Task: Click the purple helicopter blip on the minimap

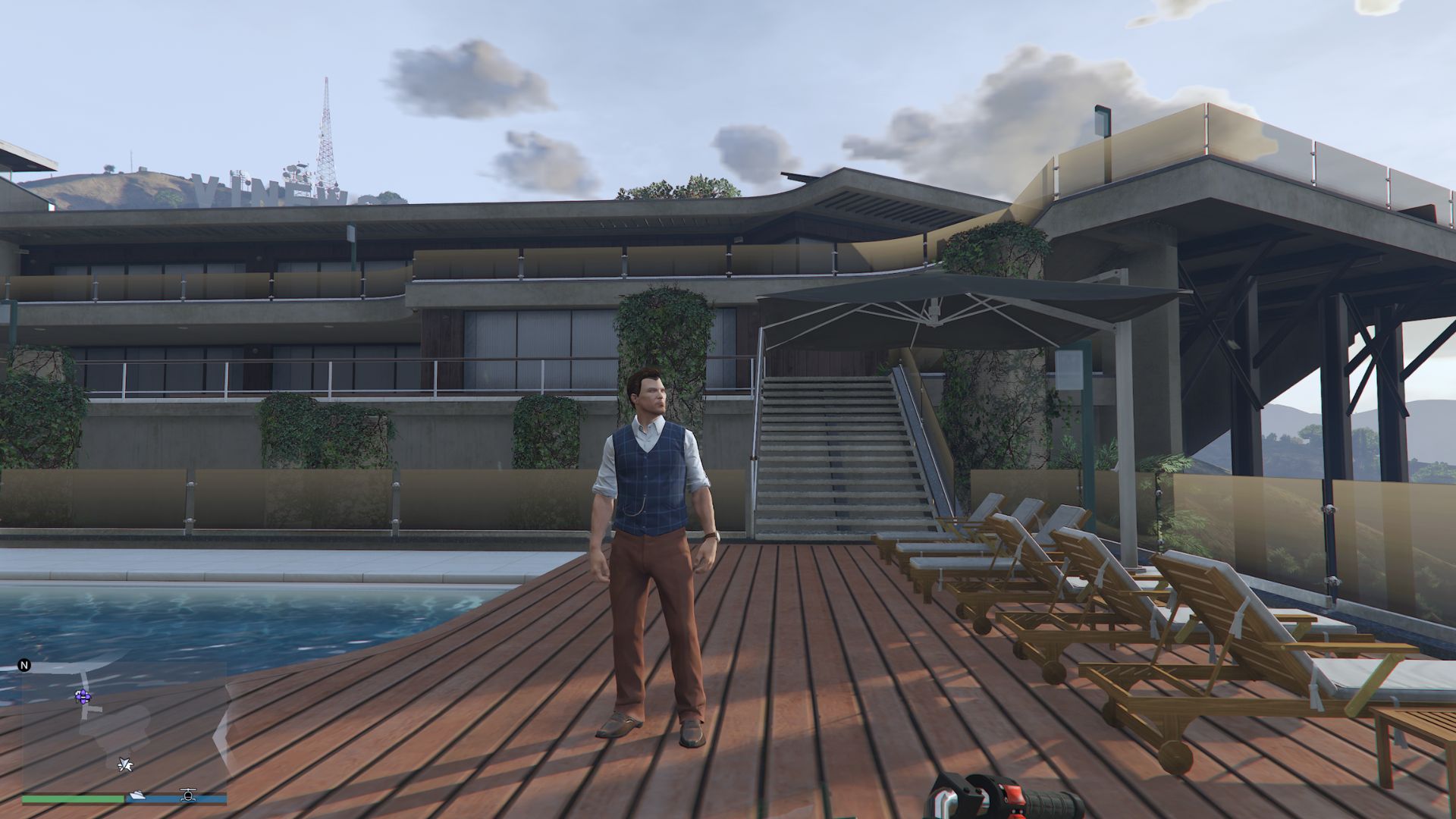Action: pos(83,697)
